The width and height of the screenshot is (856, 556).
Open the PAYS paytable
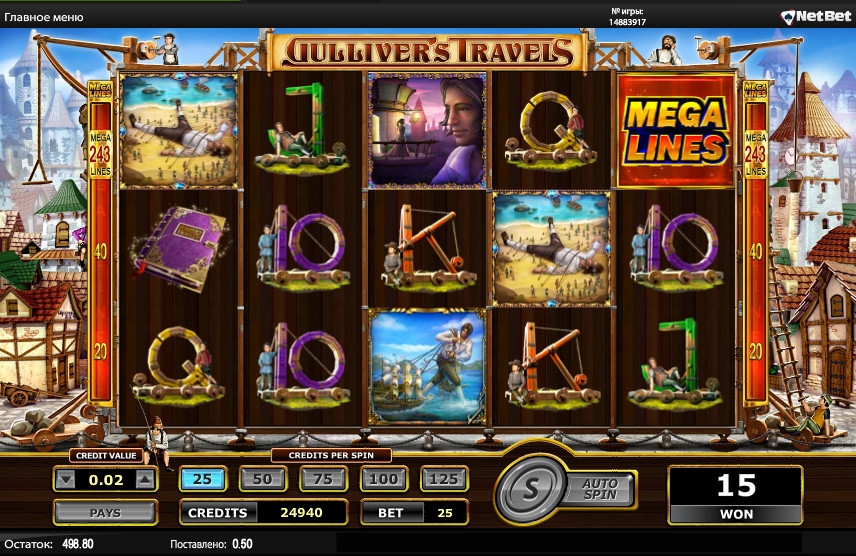105,513
